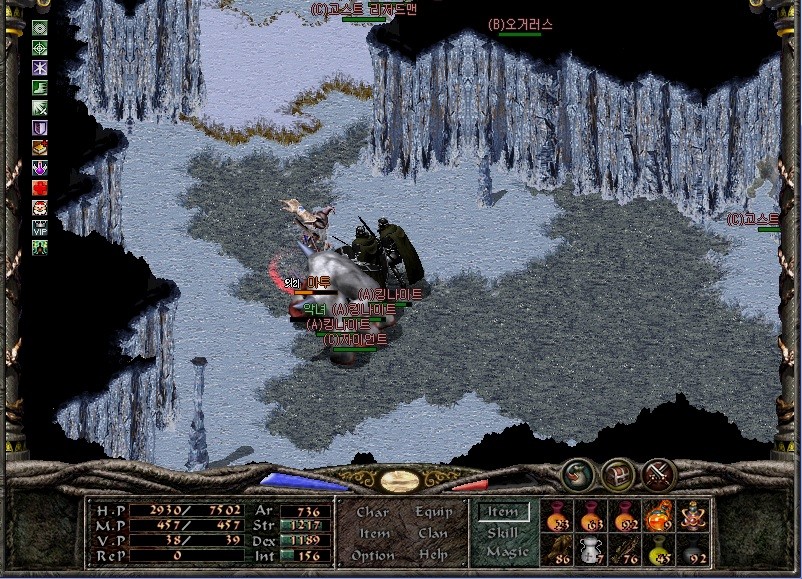The image size is (802, 579).
Task: Click the green boot buff icon
Action: pos(40,88)
